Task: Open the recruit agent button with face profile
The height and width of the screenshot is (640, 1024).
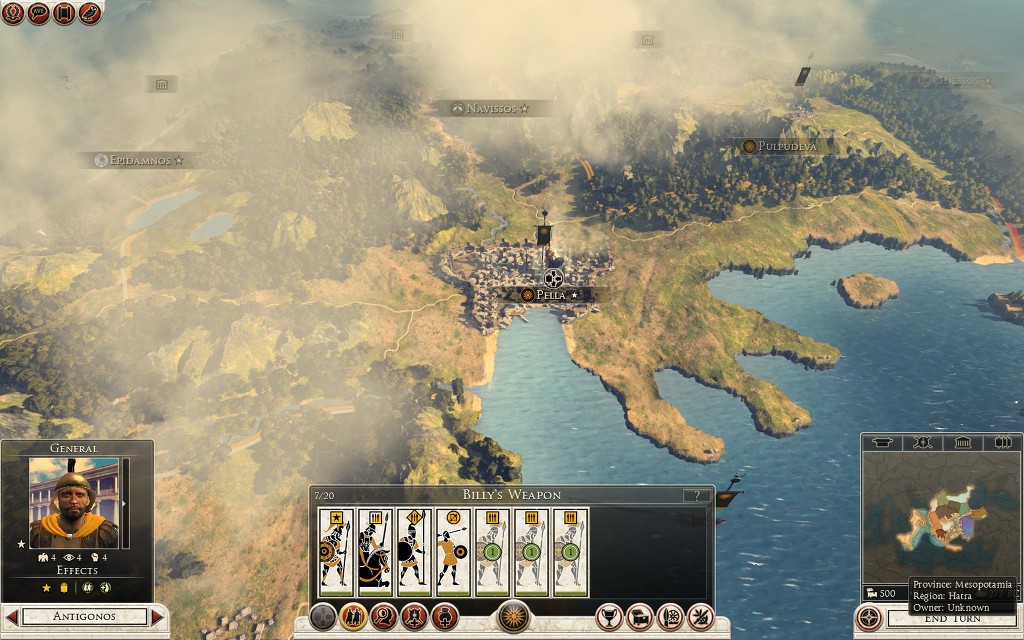Action: [384, 616]
